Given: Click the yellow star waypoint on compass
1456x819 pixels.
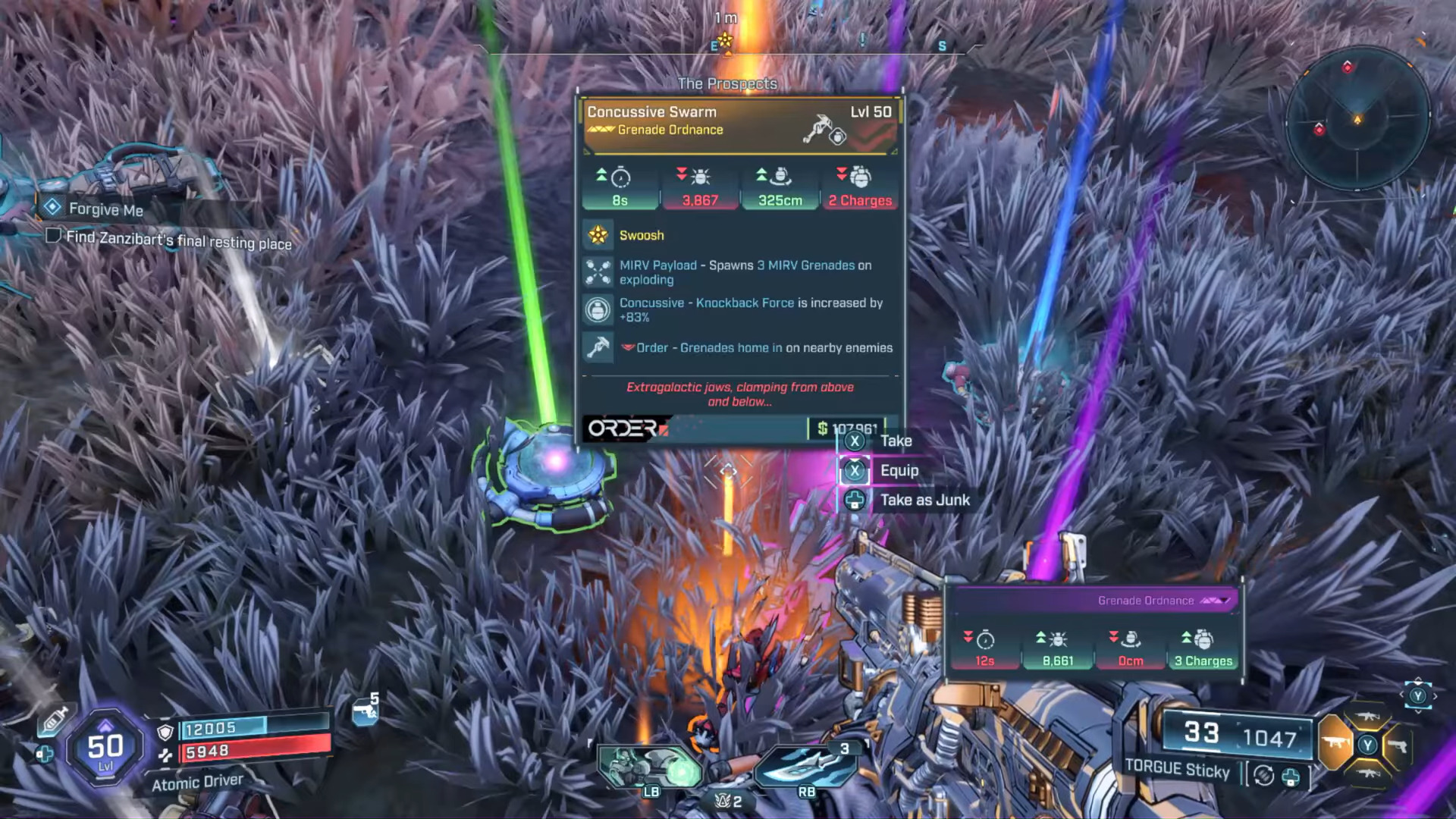Looking at the screenshot, I should click(x=726, y=40).
